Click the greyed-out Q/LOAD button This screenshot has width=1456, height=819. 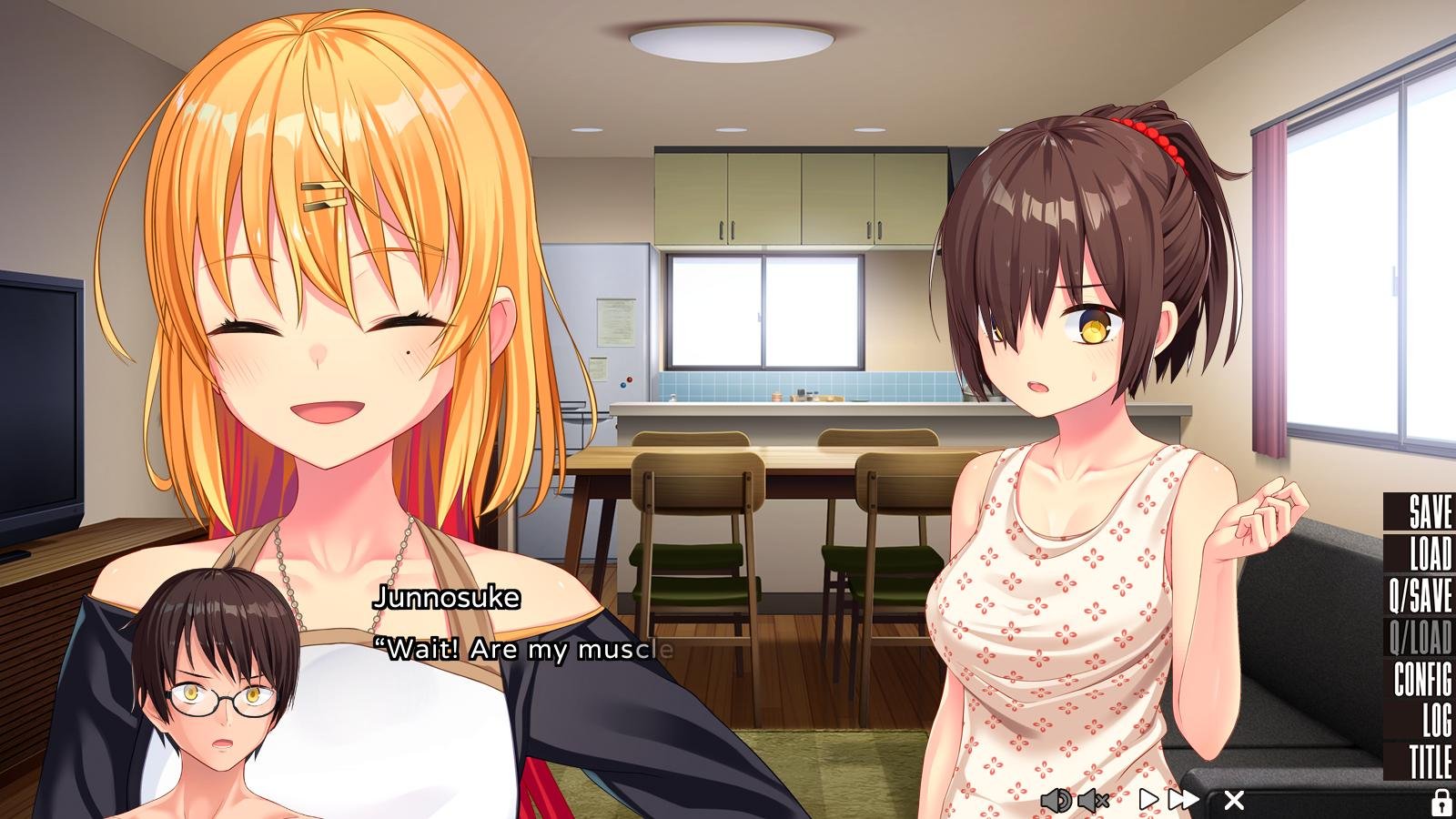1420,638
